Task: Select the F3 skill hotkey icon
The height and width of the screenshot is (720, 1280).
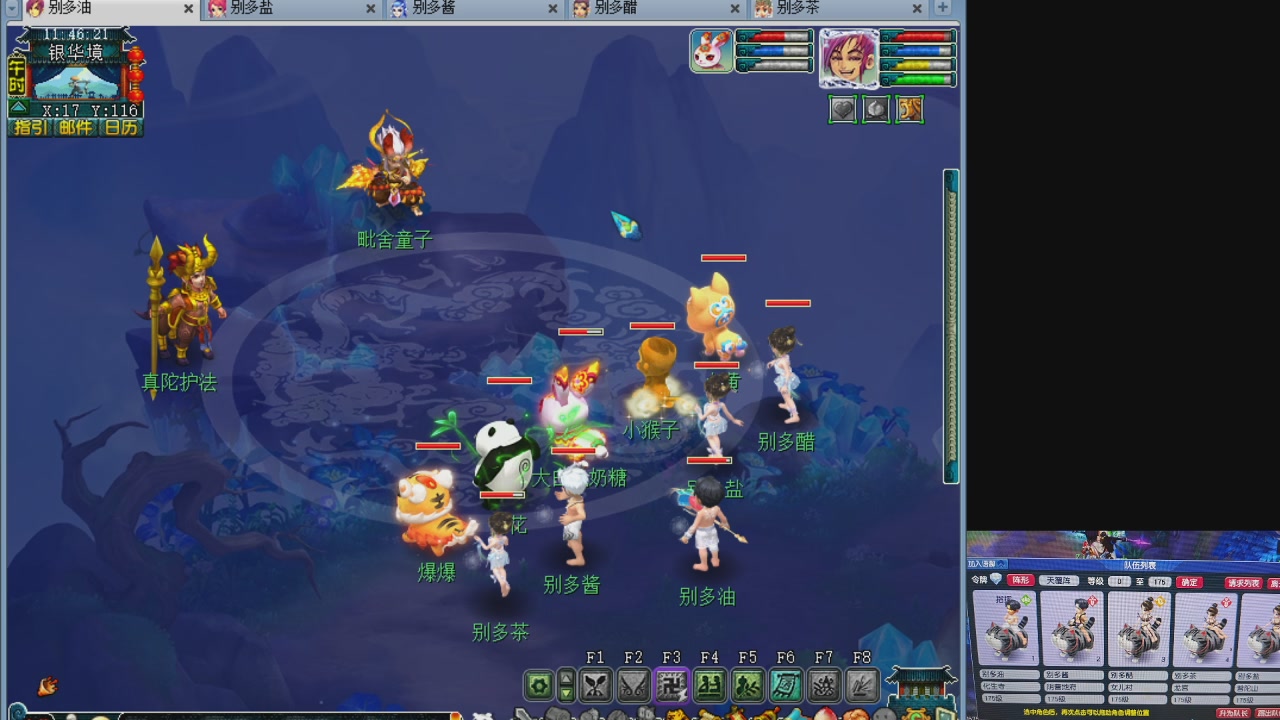Action: [672, 686]
